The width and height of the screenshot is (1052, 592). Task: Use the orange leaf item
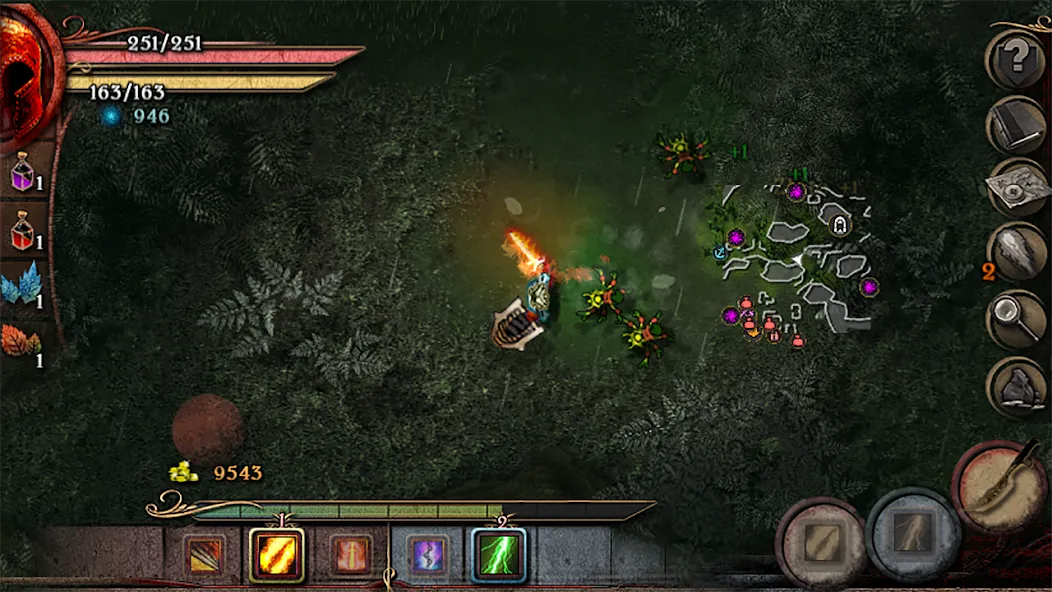tap(20, 343)
